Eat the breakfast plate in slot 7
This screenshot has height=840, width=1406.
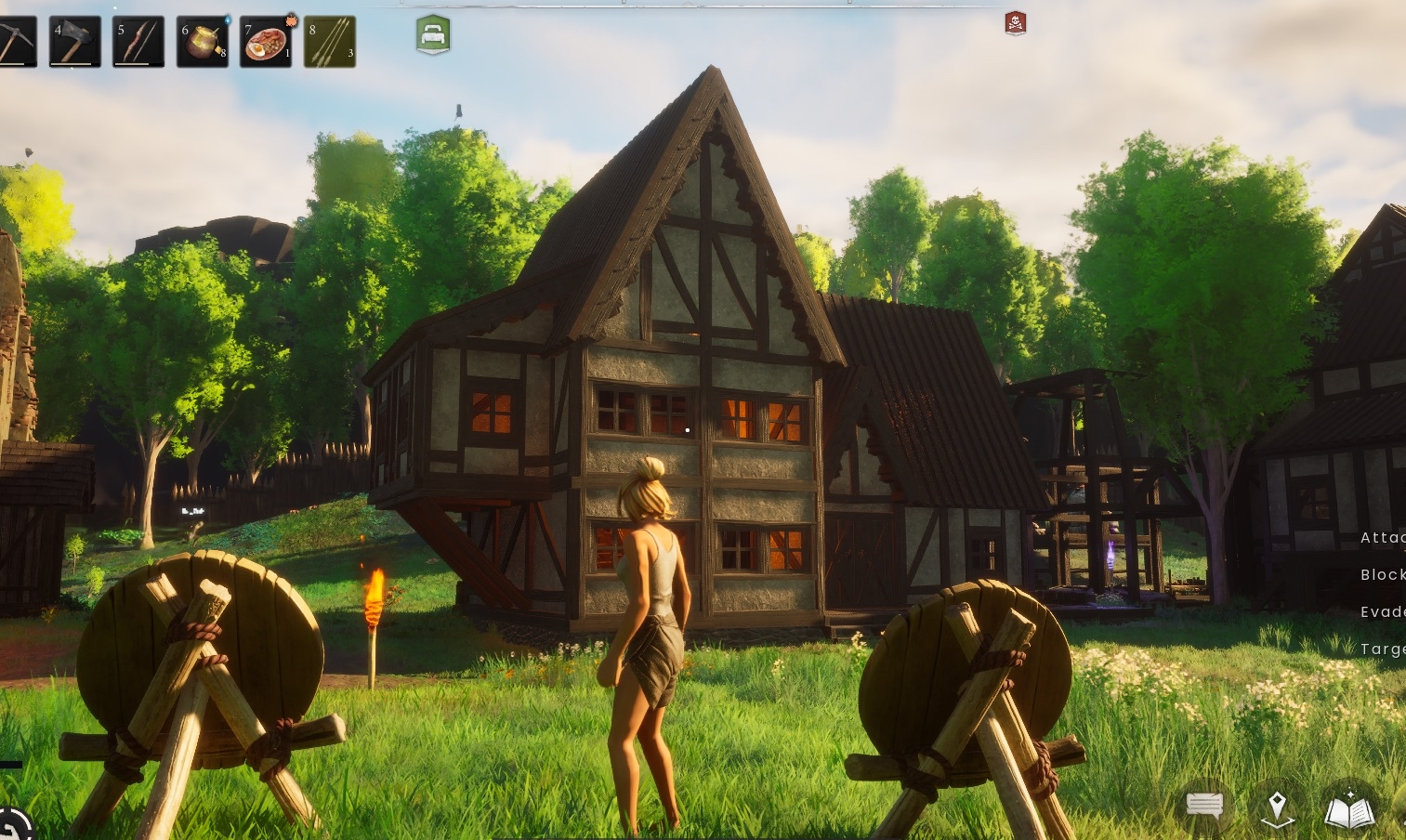click(266, 42)
